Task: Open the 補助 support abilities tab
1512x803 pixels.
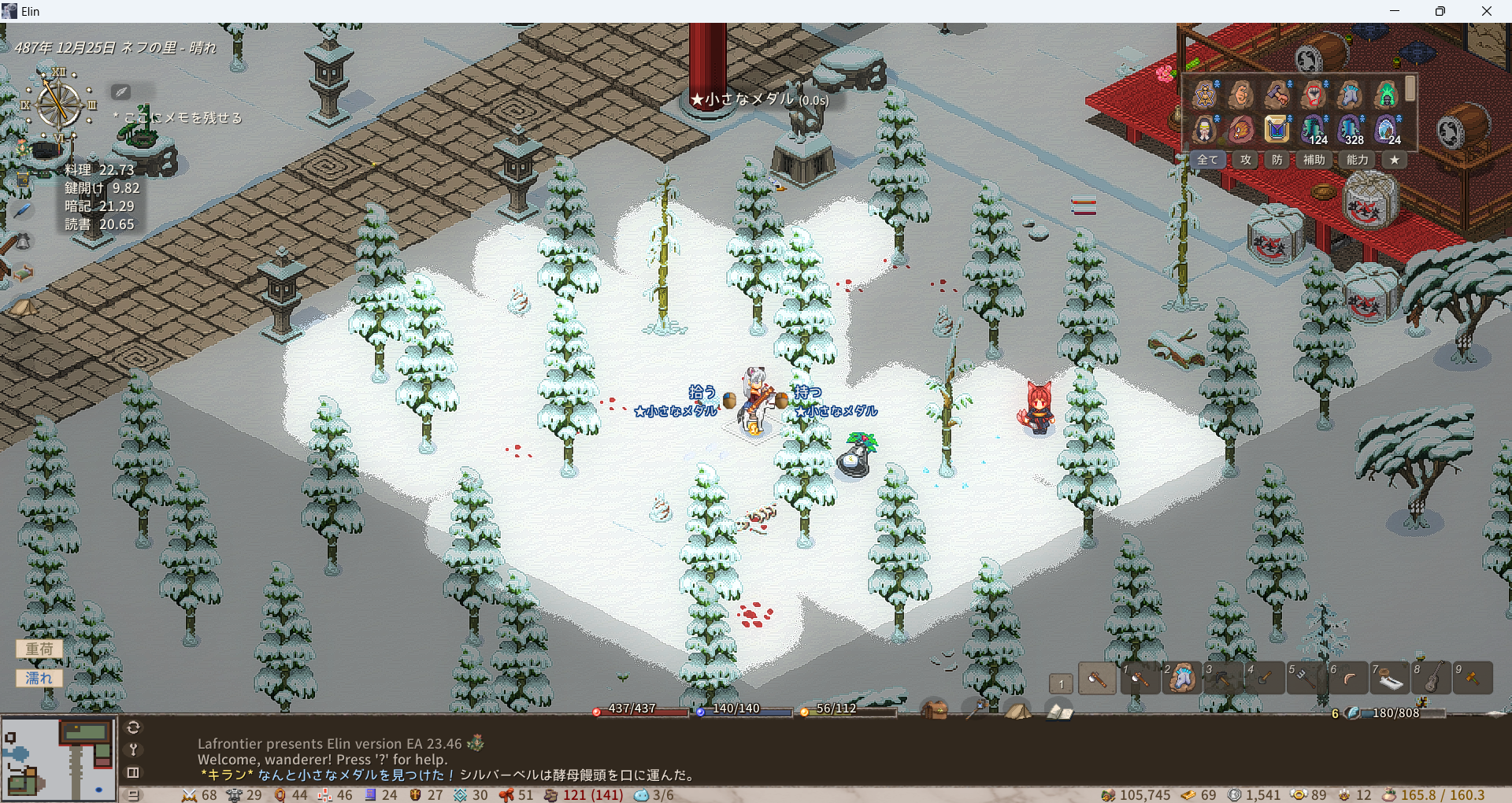Action: pyautogui.click(x=1314, y=160)
